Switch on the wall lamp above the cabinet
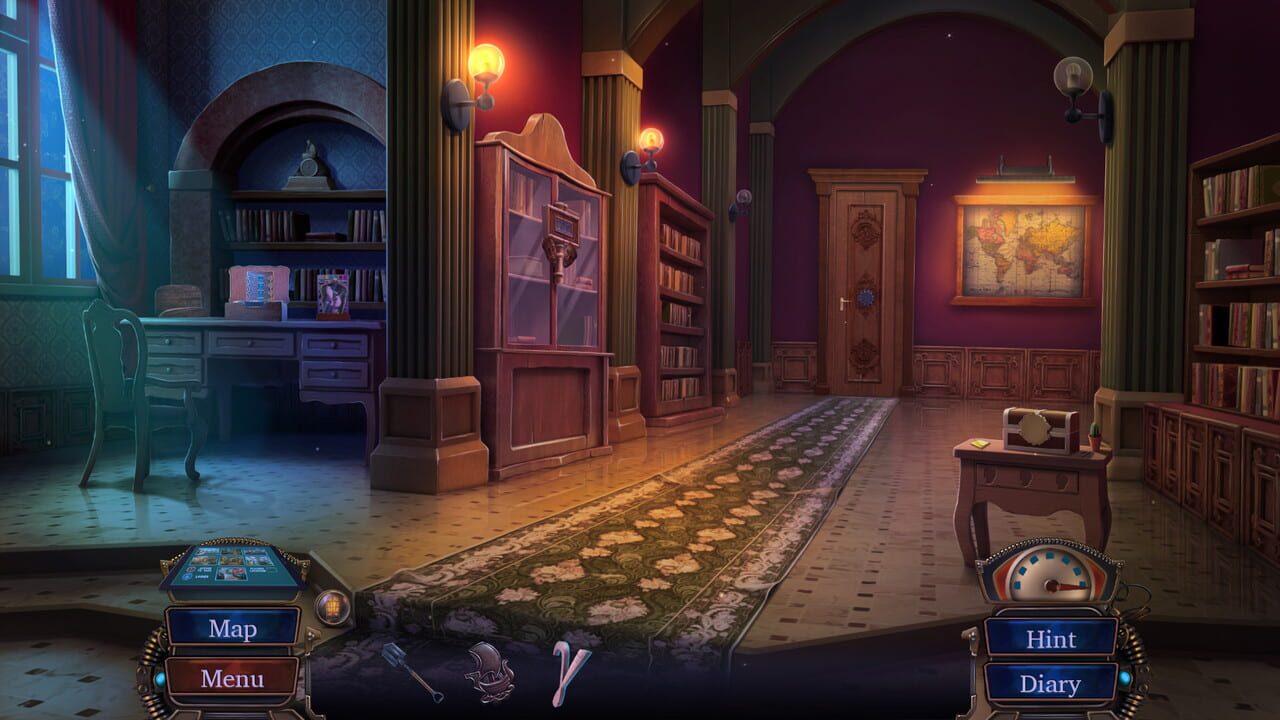Screen dimensions: 1280x720 (x=485, y=60)
